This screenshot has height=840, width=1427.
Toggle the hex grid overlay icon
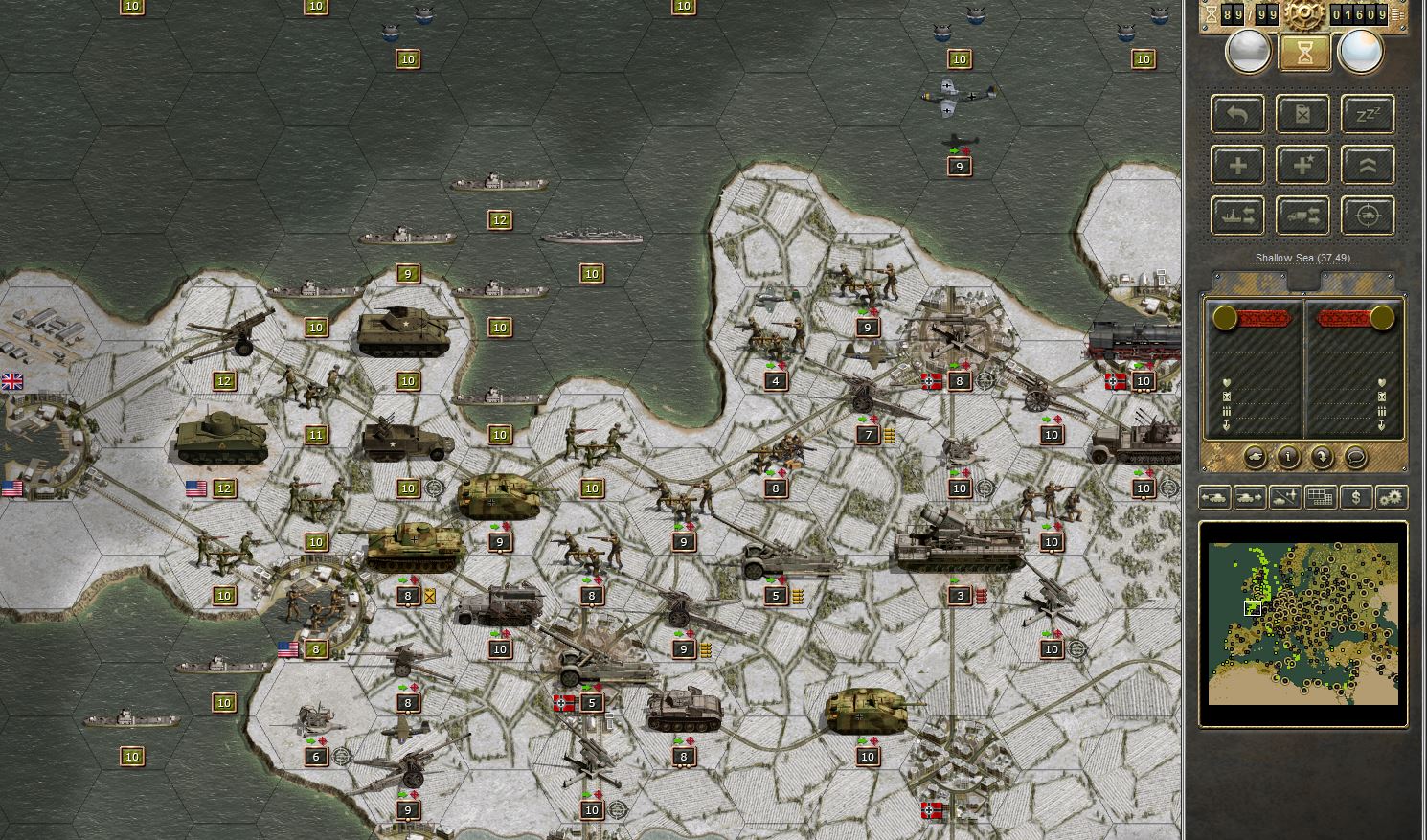[1320, 497]
